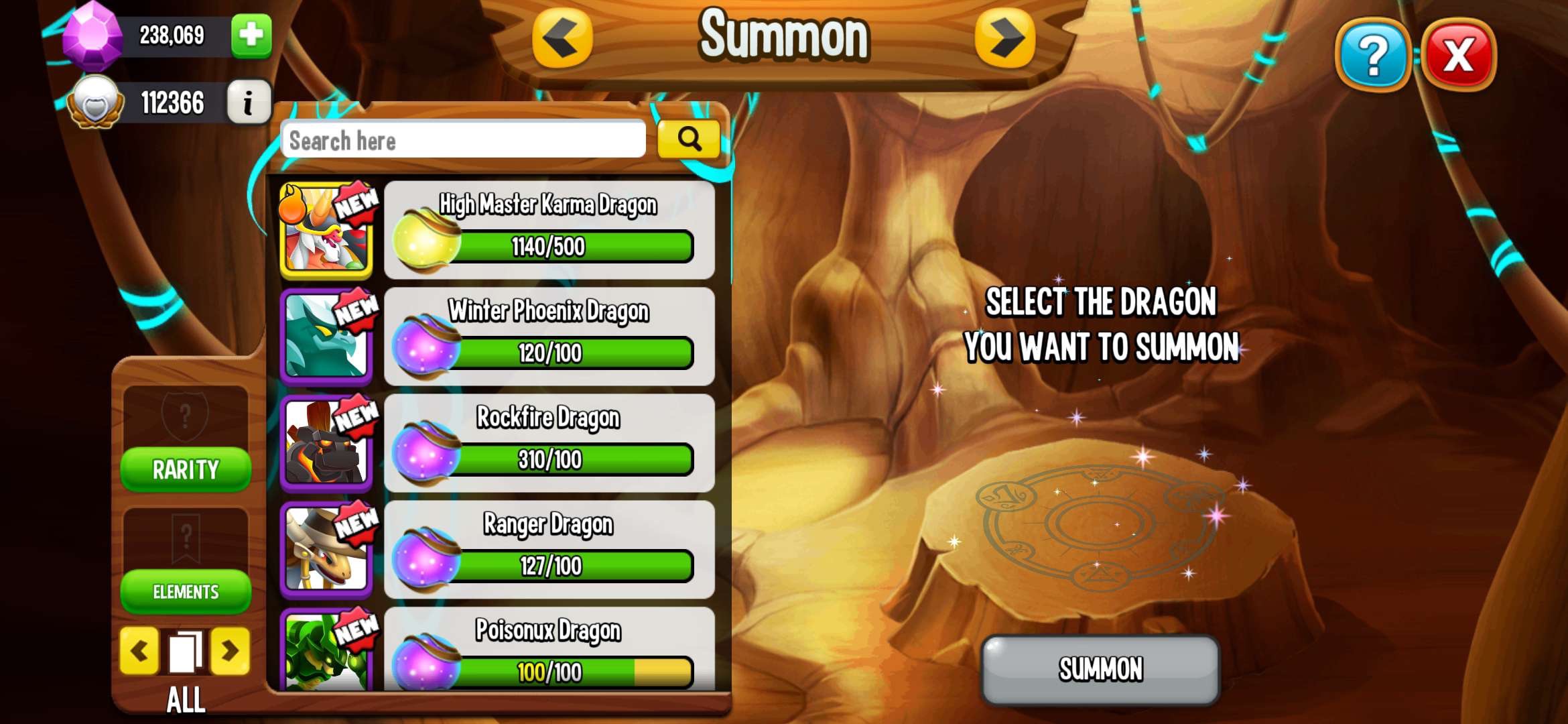This screenshot has height=724, width=1568.
Task: Switch to previous ownership filter with left yellow arrow
Action: pyautogui.click(x=139, y=650)
